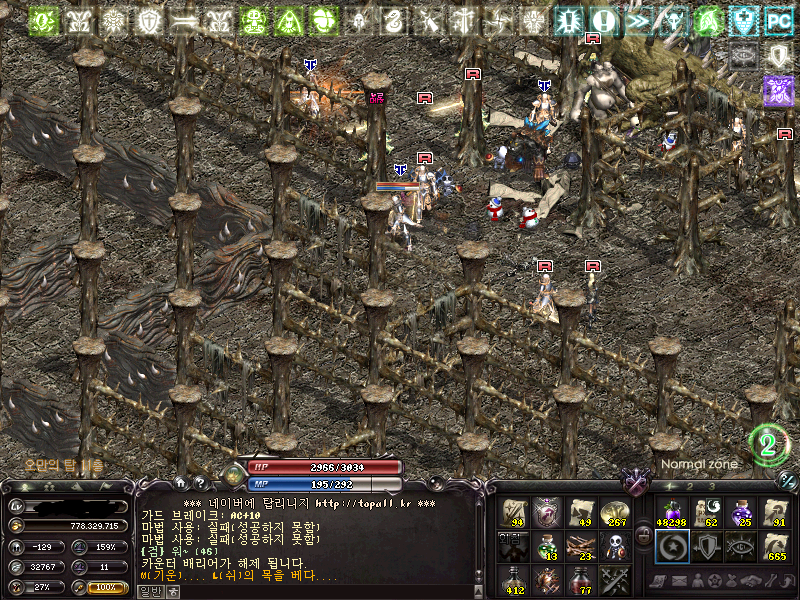This screenshot has width=800, height=600.
Task: Switch to hotbar page 2
Action: point(689,486)
